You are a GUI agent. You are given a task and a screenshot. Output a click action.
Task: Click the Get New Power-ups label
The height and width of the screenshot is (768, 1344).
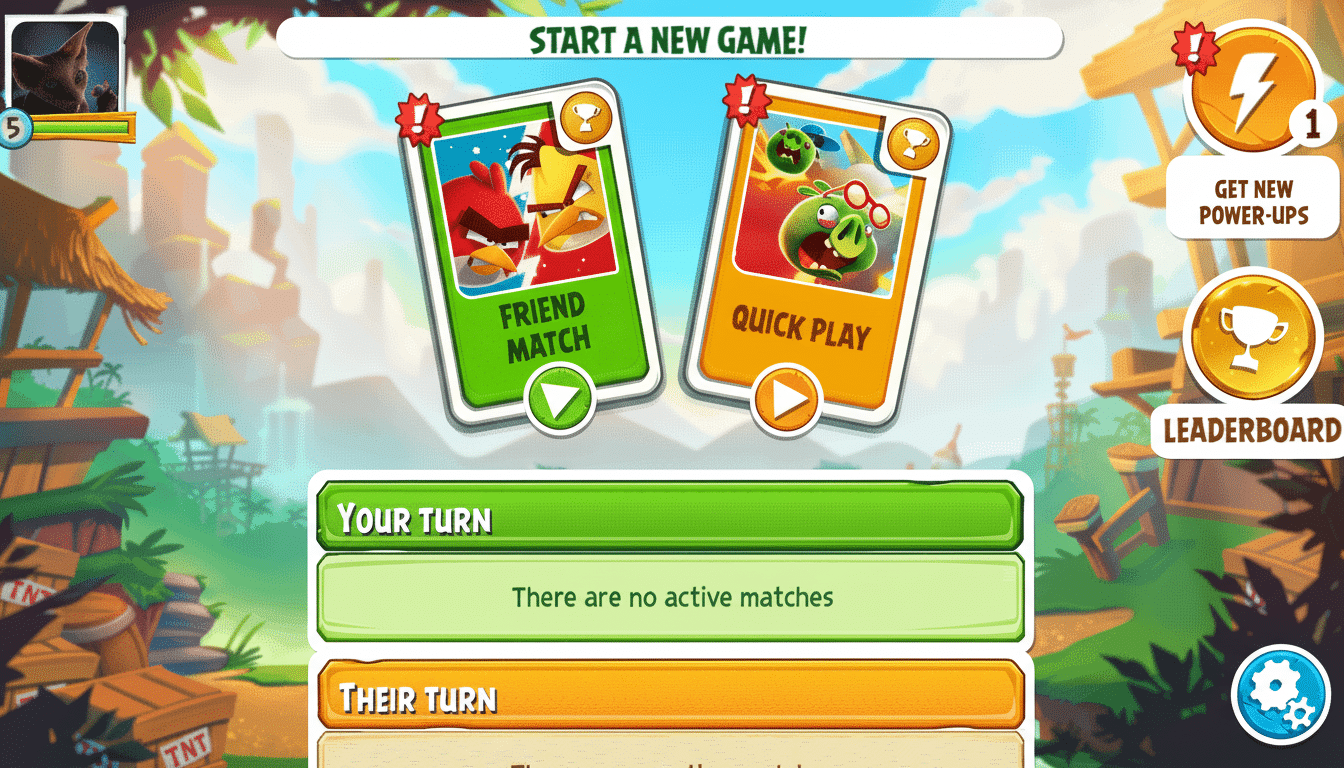[x=1253, y=203]
